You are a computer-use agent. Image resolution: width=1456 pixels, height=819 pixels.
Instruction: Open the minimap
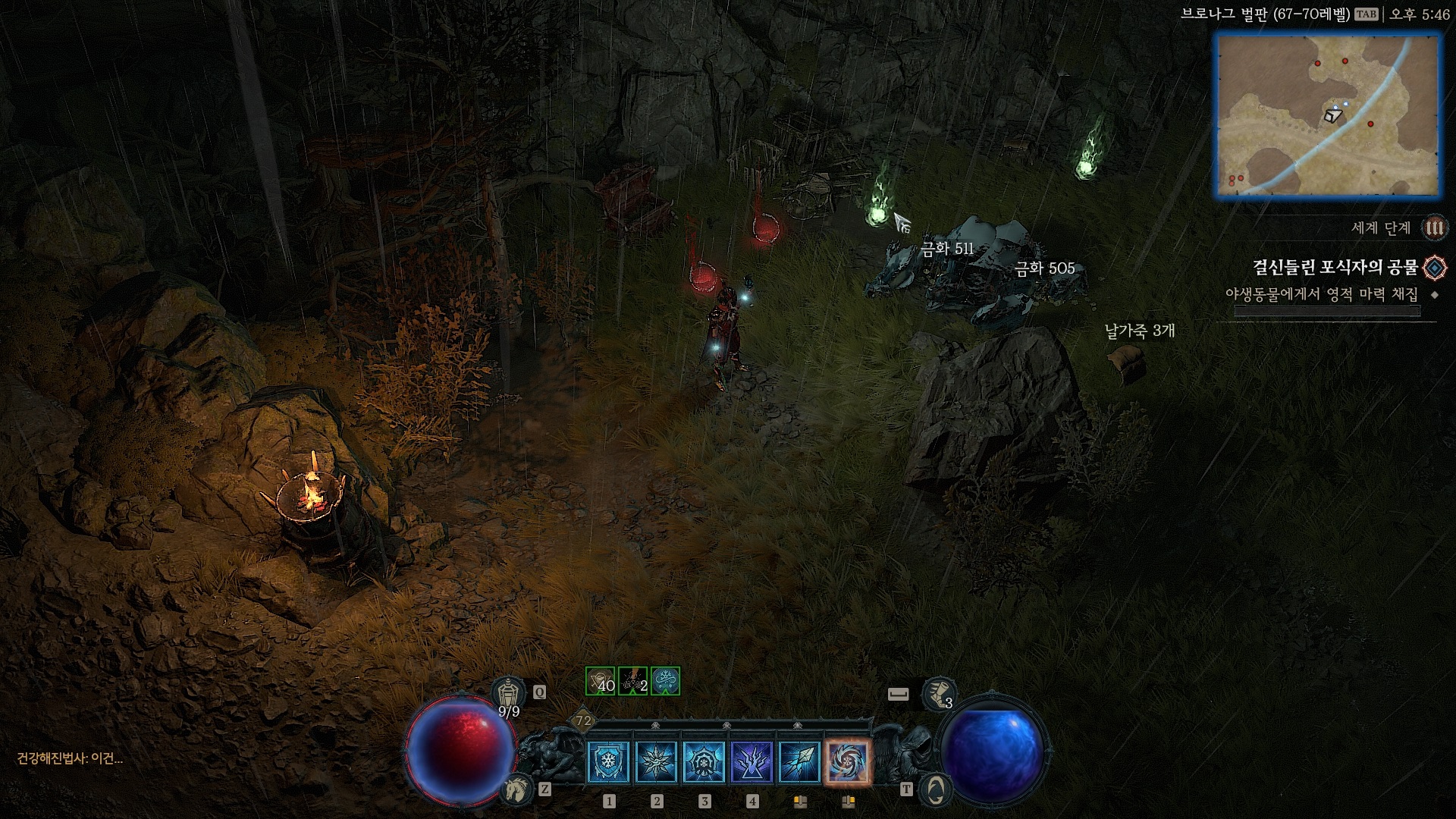pos(1328,116)
